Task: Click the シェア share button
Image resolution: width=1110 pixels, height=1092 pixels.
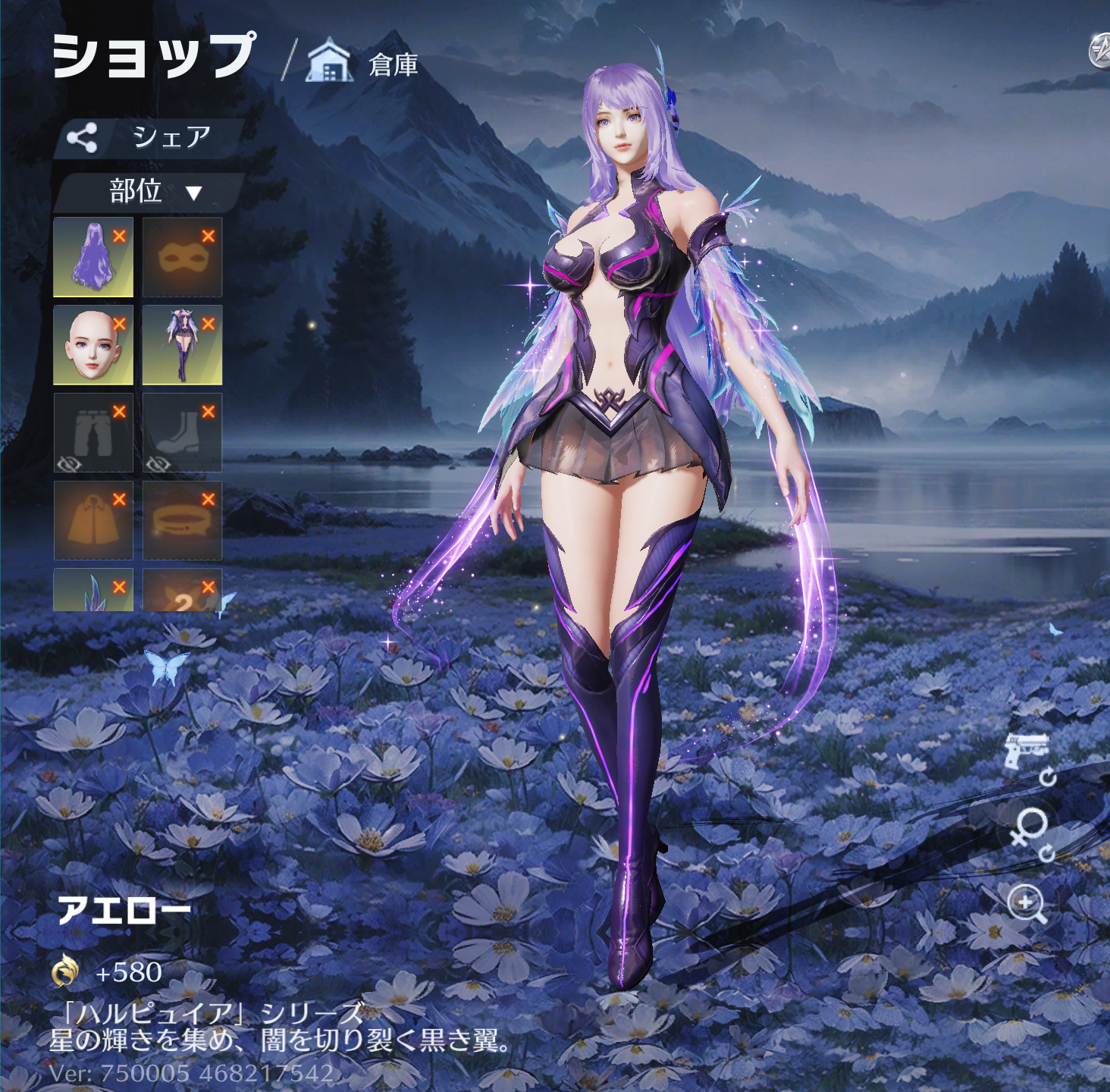Action: tap(149, 138)
